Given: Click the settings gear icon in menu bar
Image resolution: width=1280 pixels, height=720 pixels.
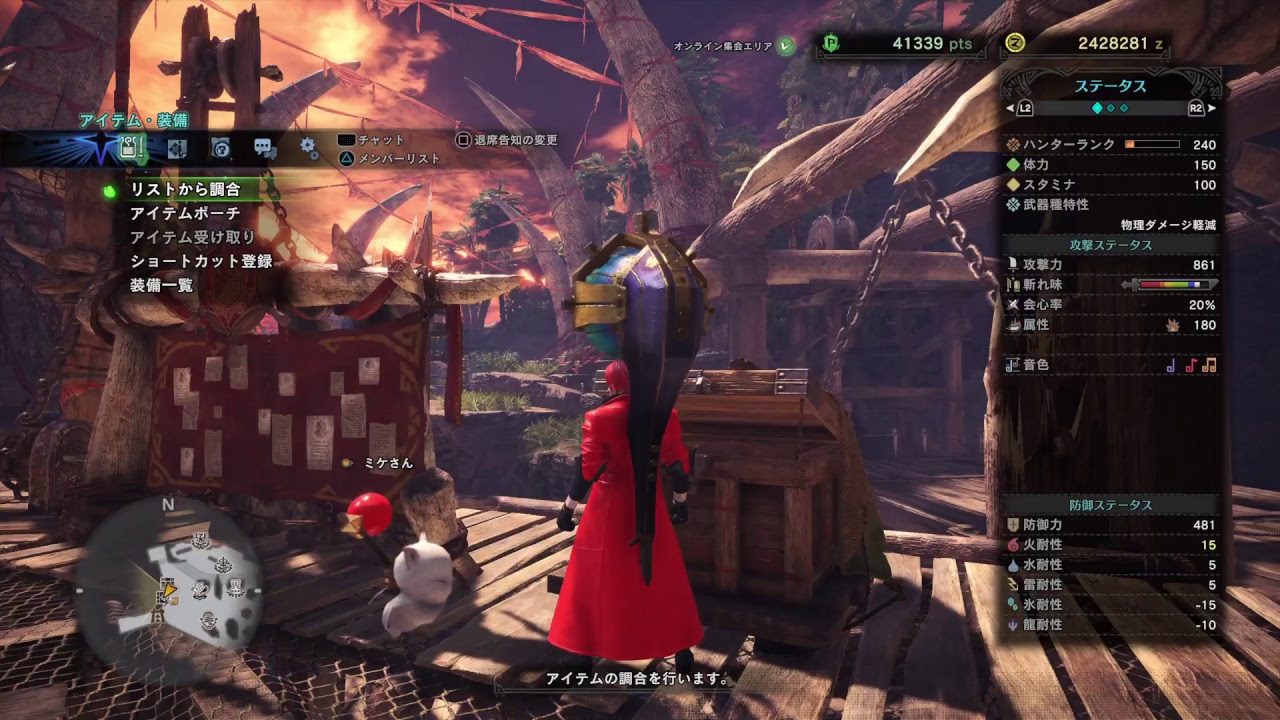Looking at the screenshot, I should [x=308, y=147].
